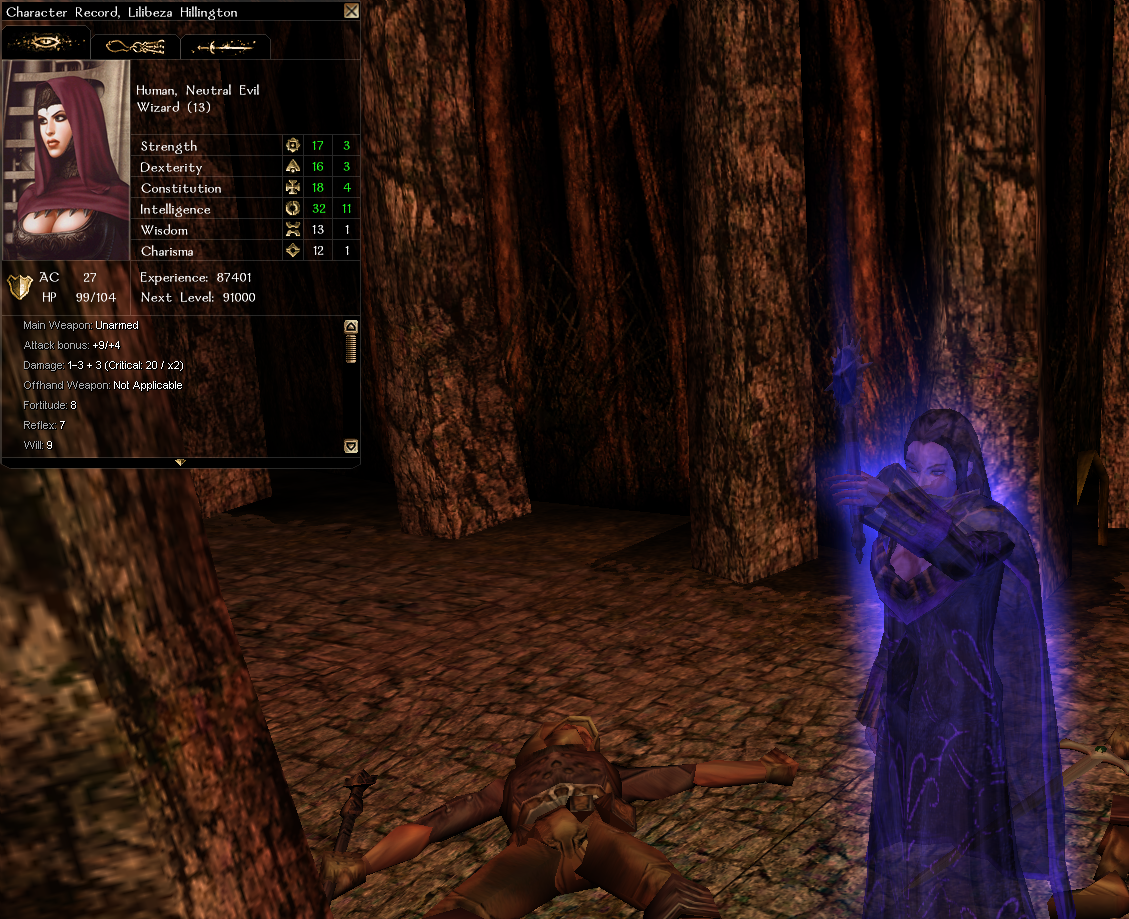This screenshot has width=1129, height=919.
Task: Switch to the sword-icon tab
Action: [x=225, y=46]
